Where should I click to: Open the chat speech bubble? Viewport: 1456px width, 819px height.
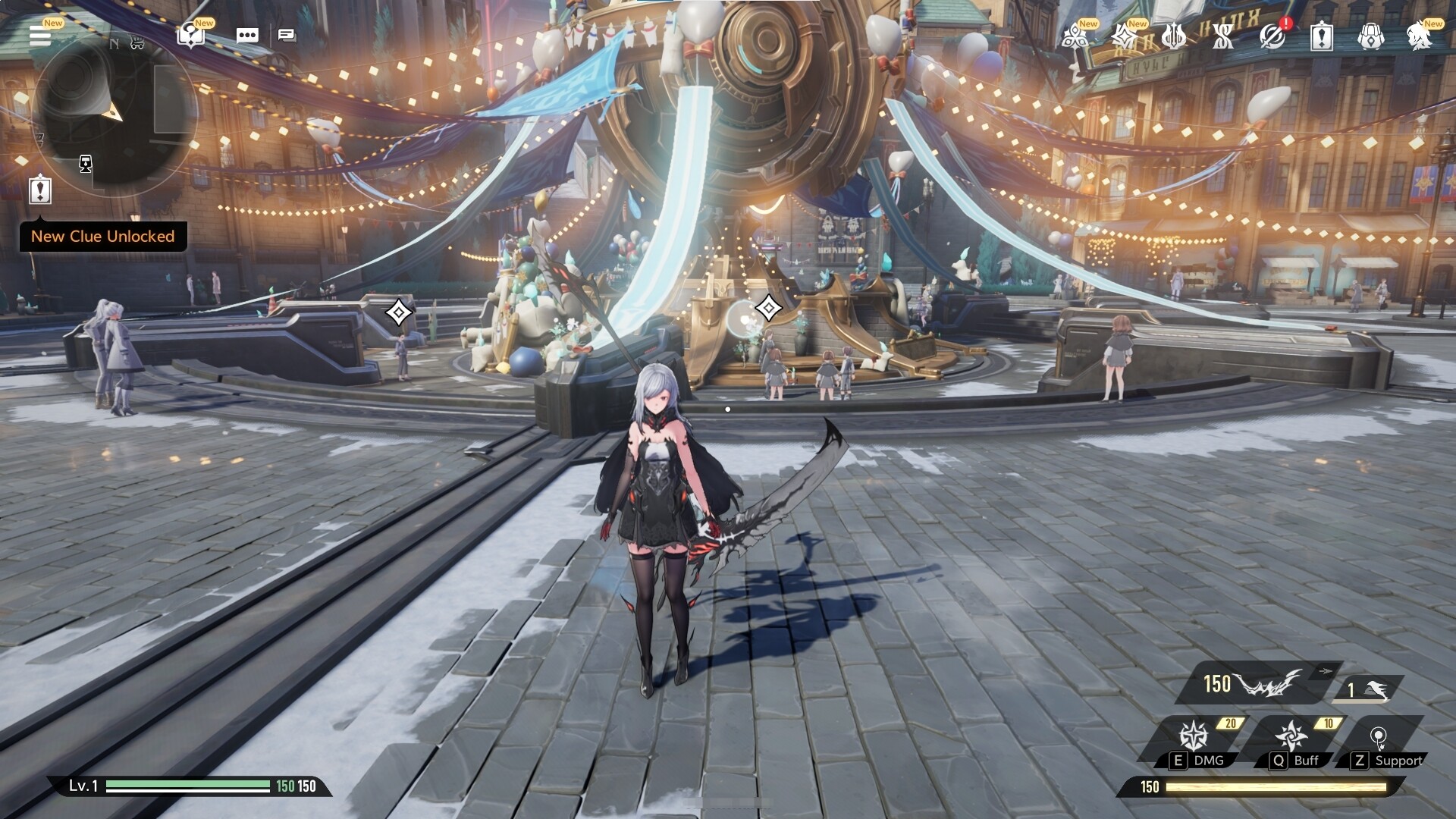(247, 36)
